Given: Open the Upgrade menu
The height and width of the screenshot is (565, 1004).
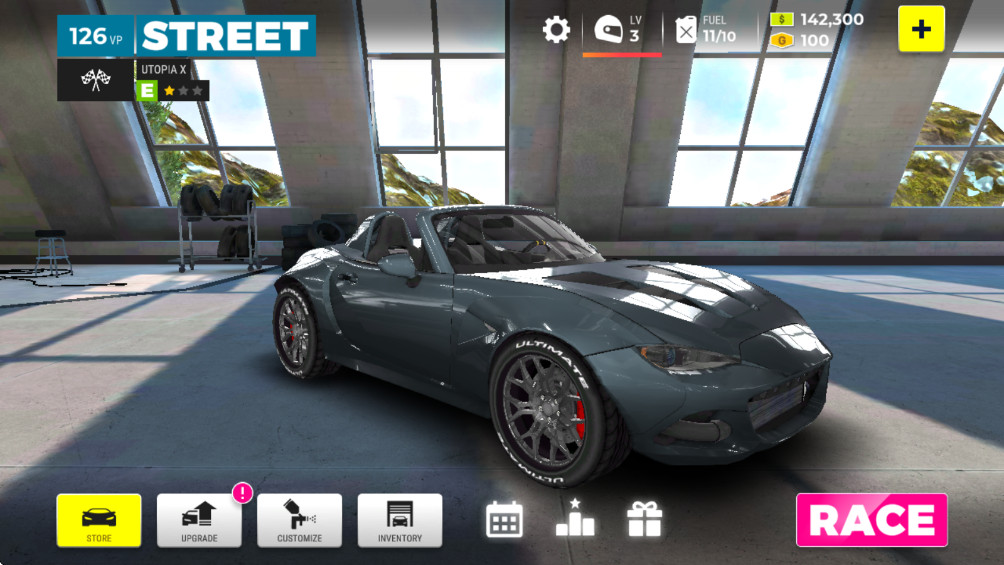Looking at the screenshot, I should 199,520.
